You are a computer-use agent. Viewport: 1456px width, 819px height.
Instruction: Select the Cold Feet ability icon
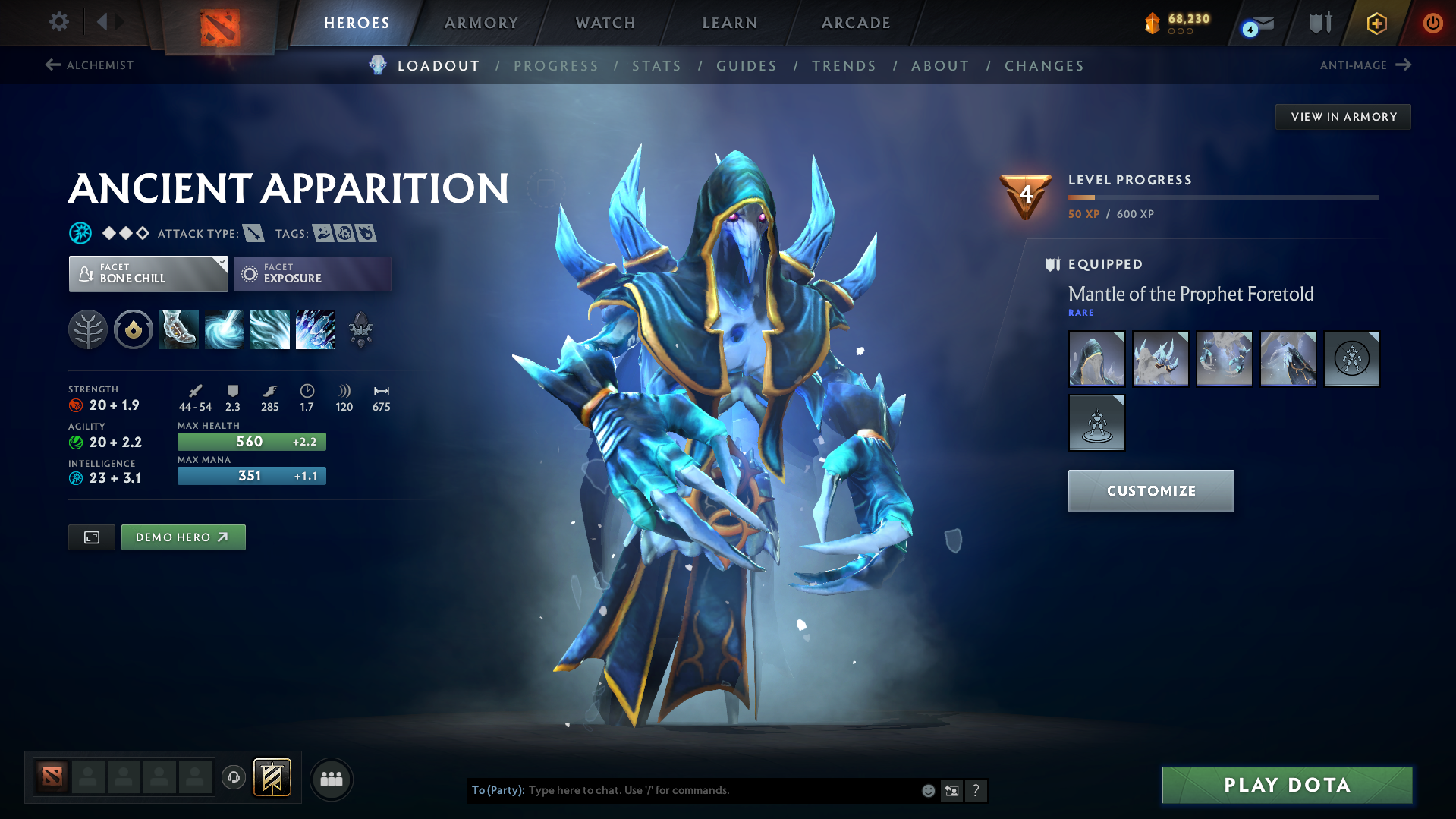click(x=179, y=329)
